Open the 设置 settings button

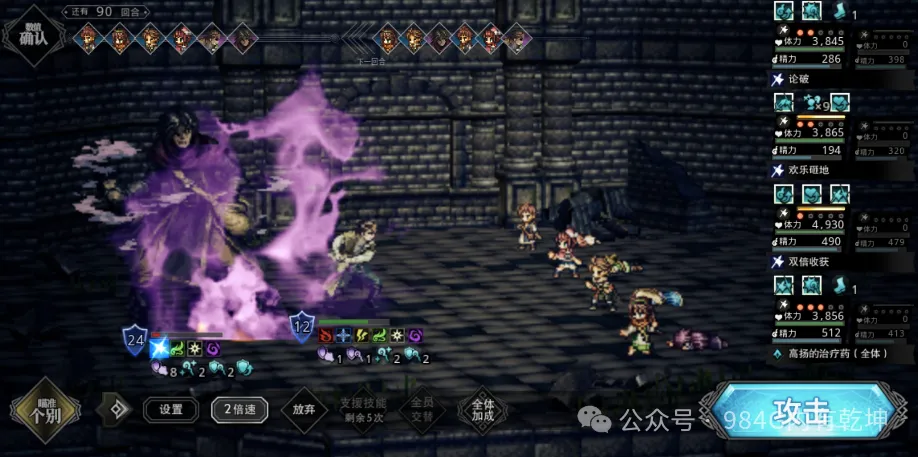click(x=171, y=409)
